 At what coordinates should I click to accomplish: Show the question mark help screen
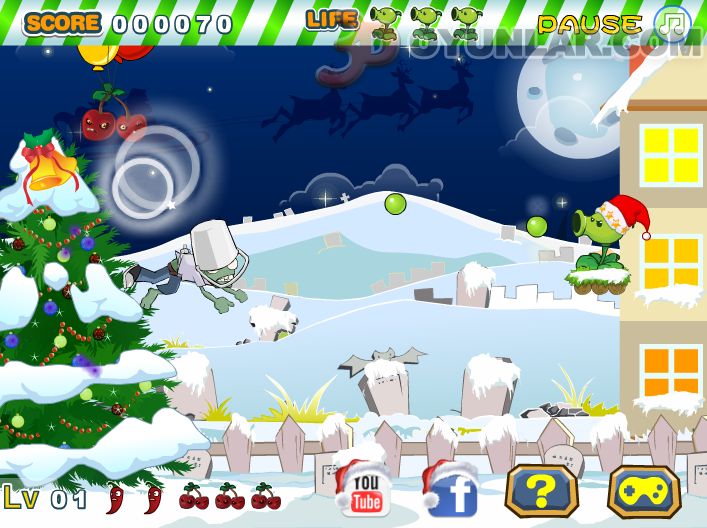coord(541,491)
